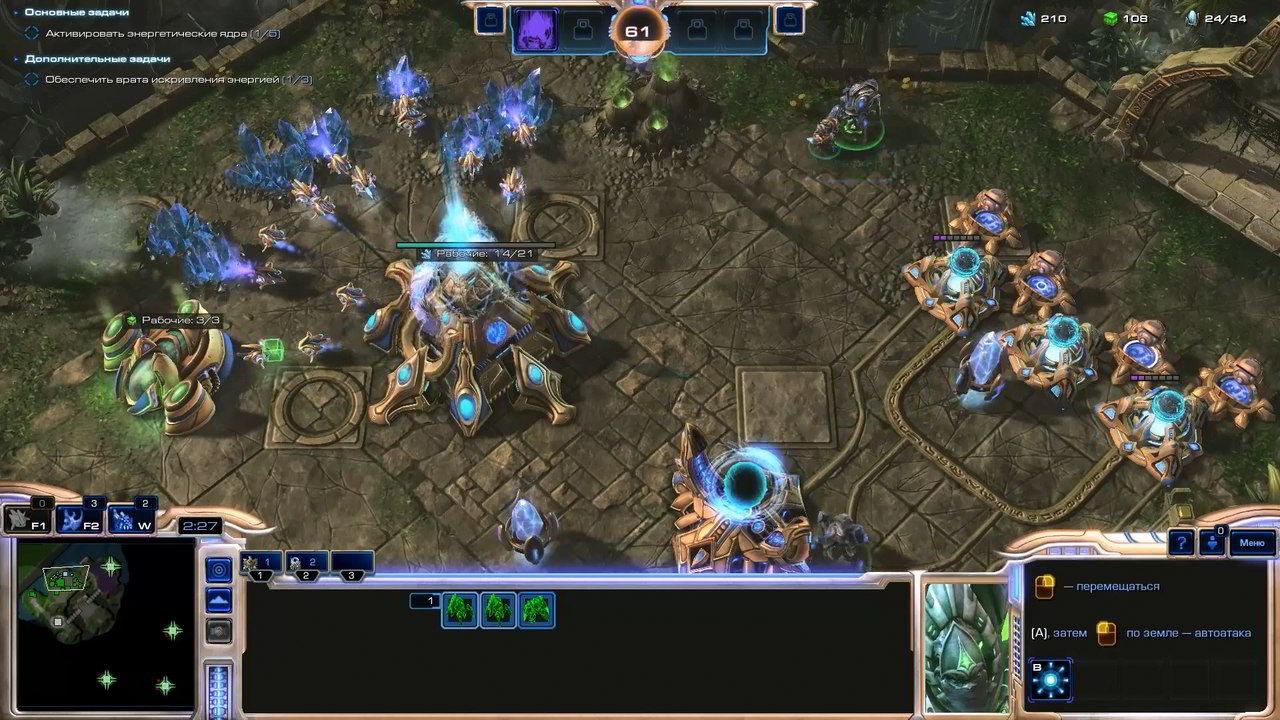Activate the purple Spear of Adun ability
1280x720 pixels.
click(535, 30)
